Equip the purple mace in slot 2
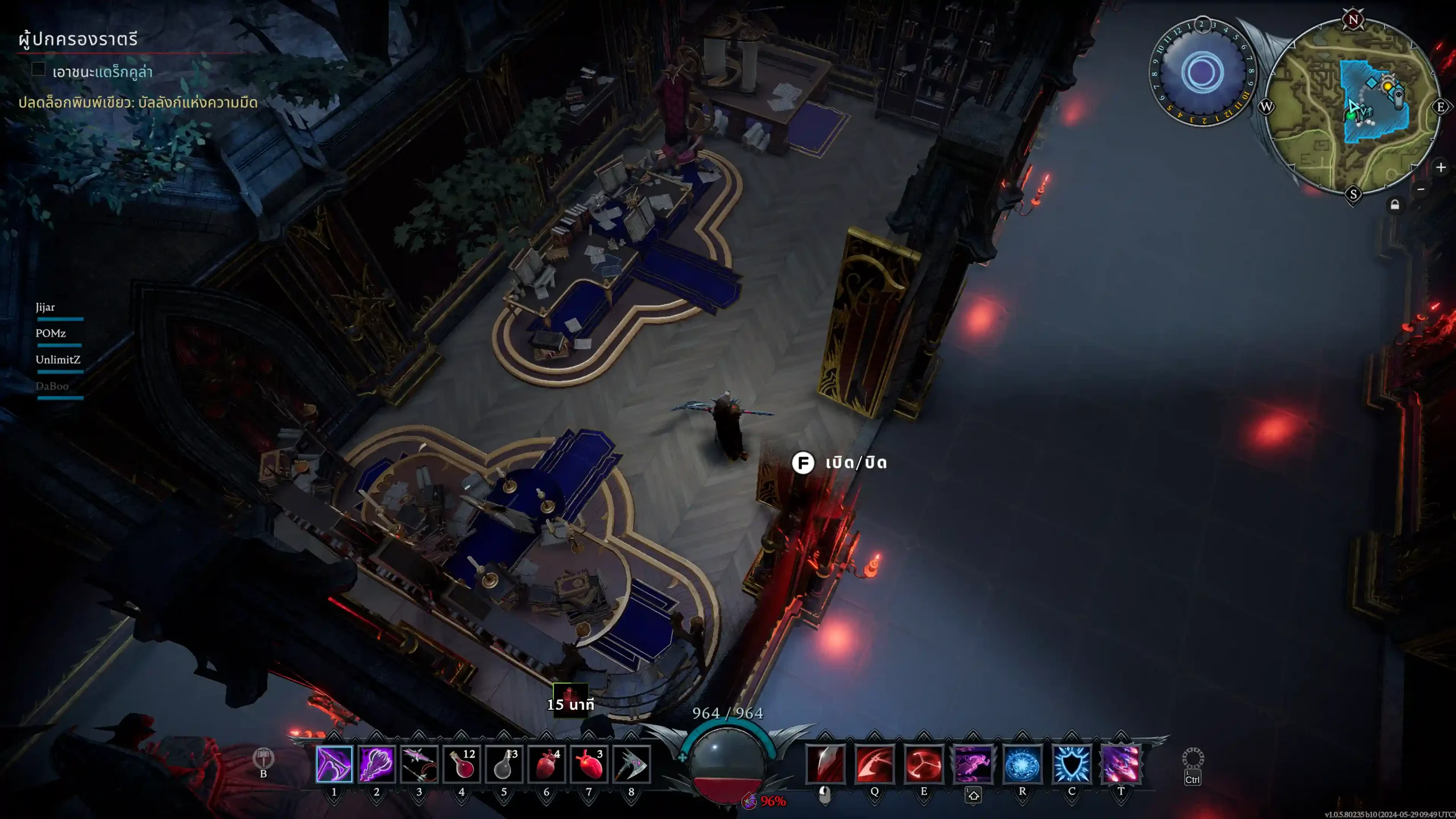Image resolution: width=1456 pixels, height=819 pixels. [377, 764]
